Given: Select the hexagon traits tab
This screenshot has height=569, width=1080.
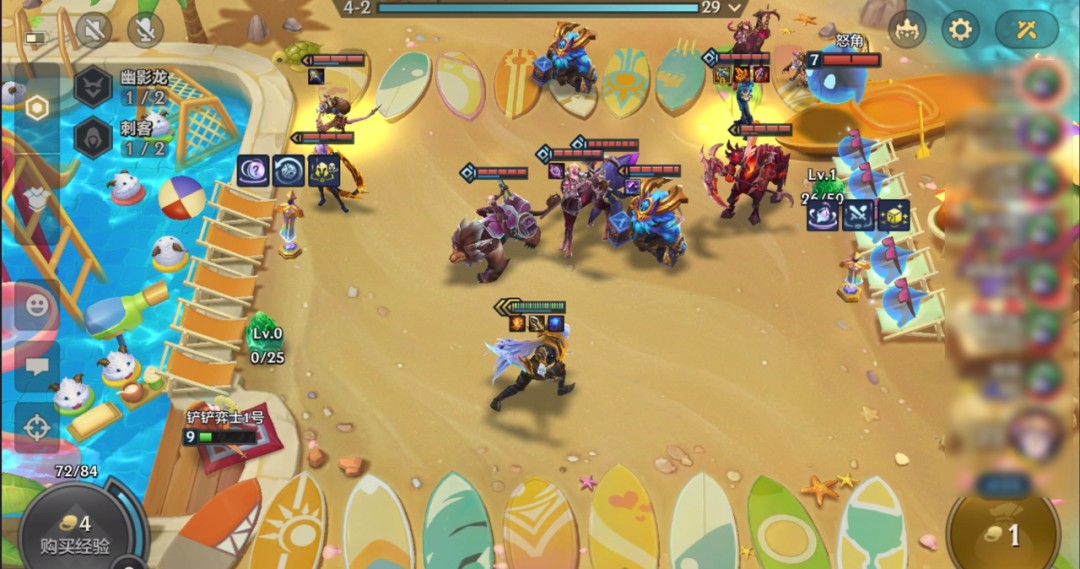Looking at the screenshot, I should pyautogui.click(x=37, y=108).
